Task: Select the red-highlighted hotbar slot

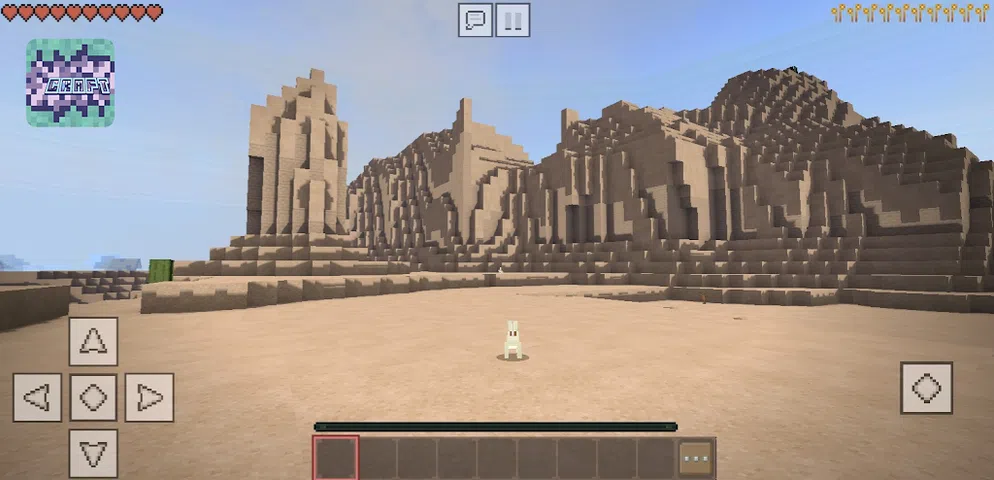Action: [335, 458]
